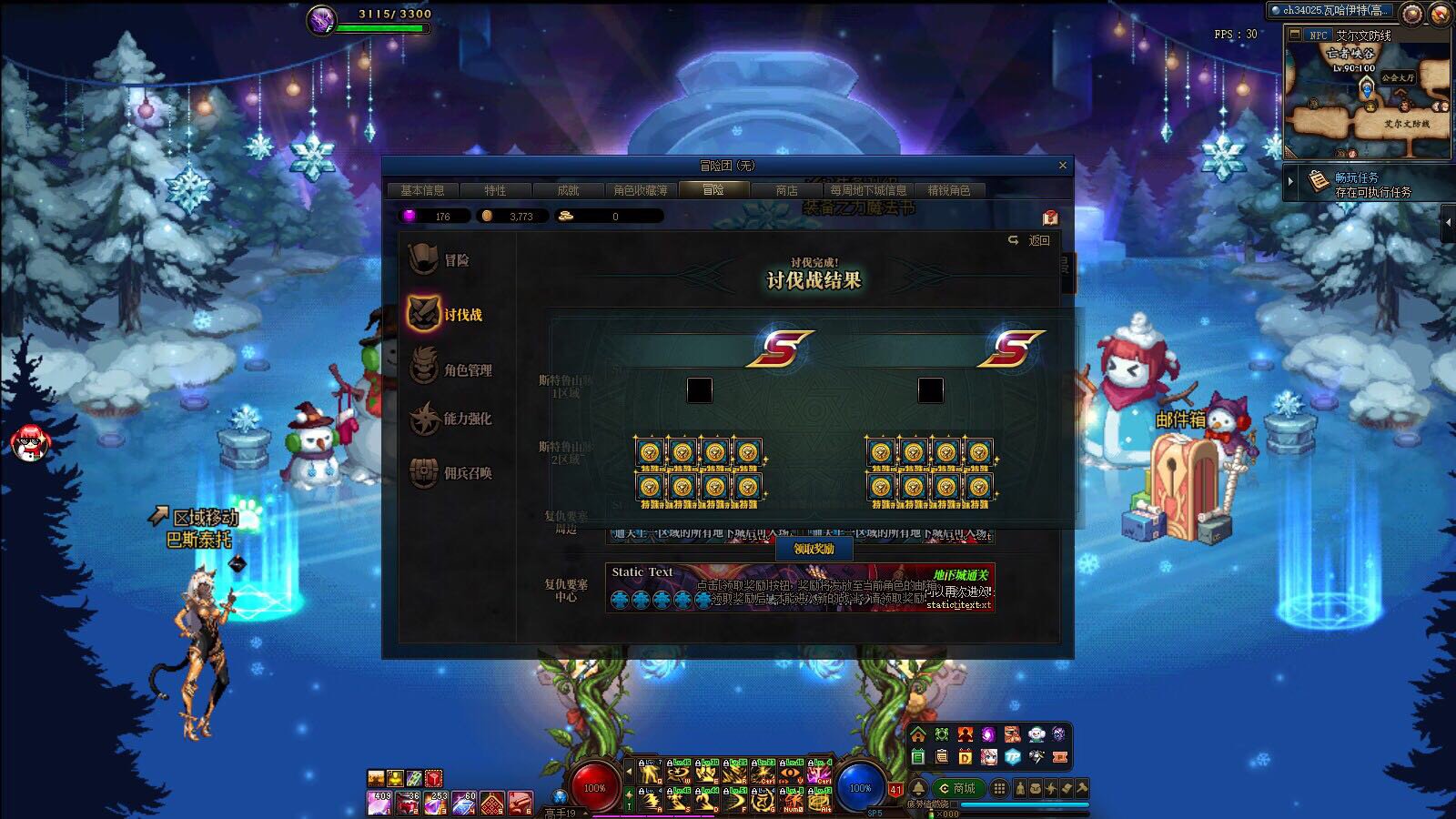Select the 精锐角色 tab

coord(948,190)
